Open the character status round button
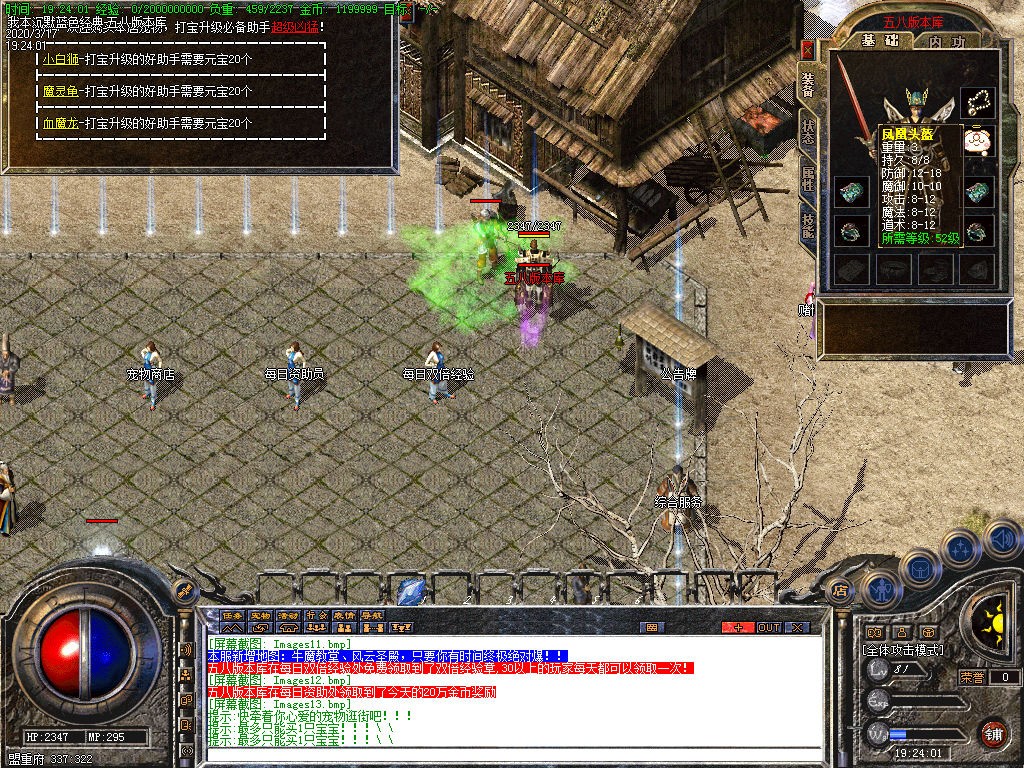1024x768 pixels. click(880, 588)
